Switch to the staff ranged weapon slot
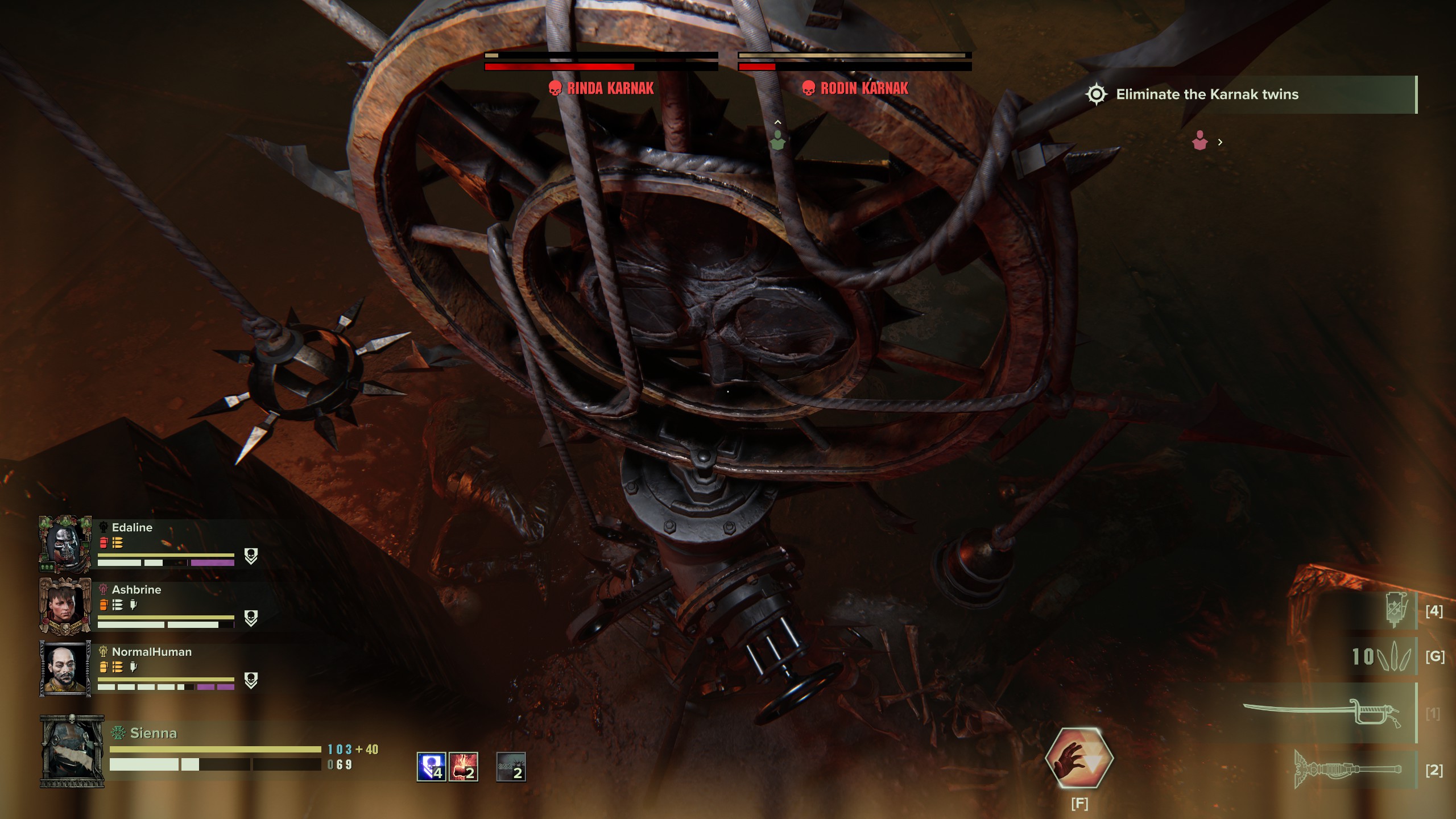This screenshot has height=819, width=1456. point(1348,770)
